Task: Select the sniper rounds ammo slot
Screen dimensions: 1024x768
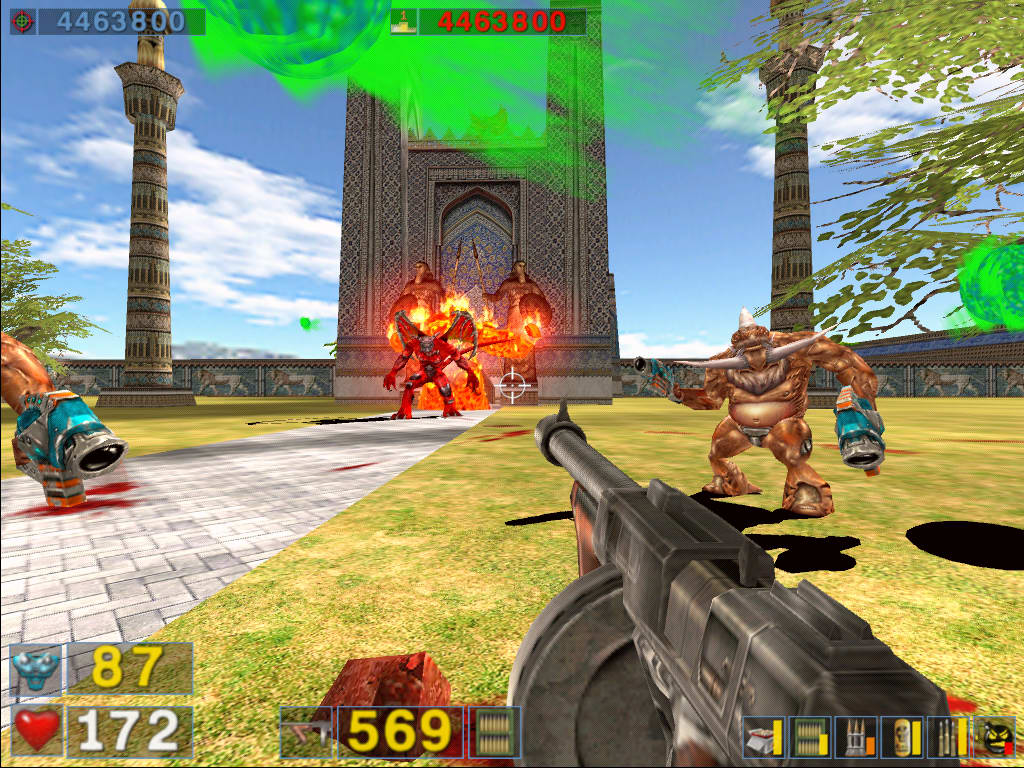Action: (948, 738)
